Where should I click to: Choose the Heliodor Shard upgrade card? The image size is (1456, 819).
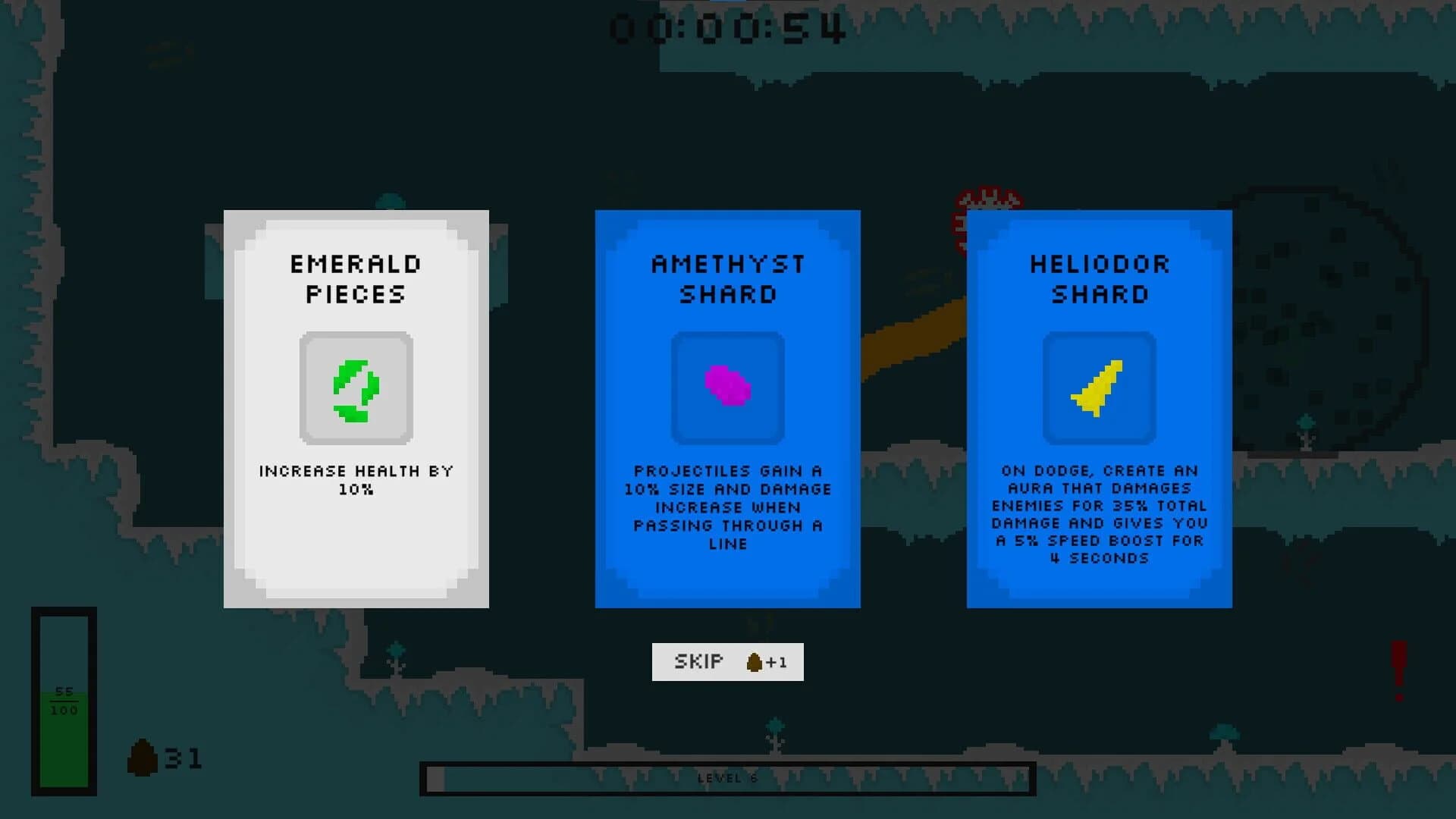click(x=1099, y=409)
